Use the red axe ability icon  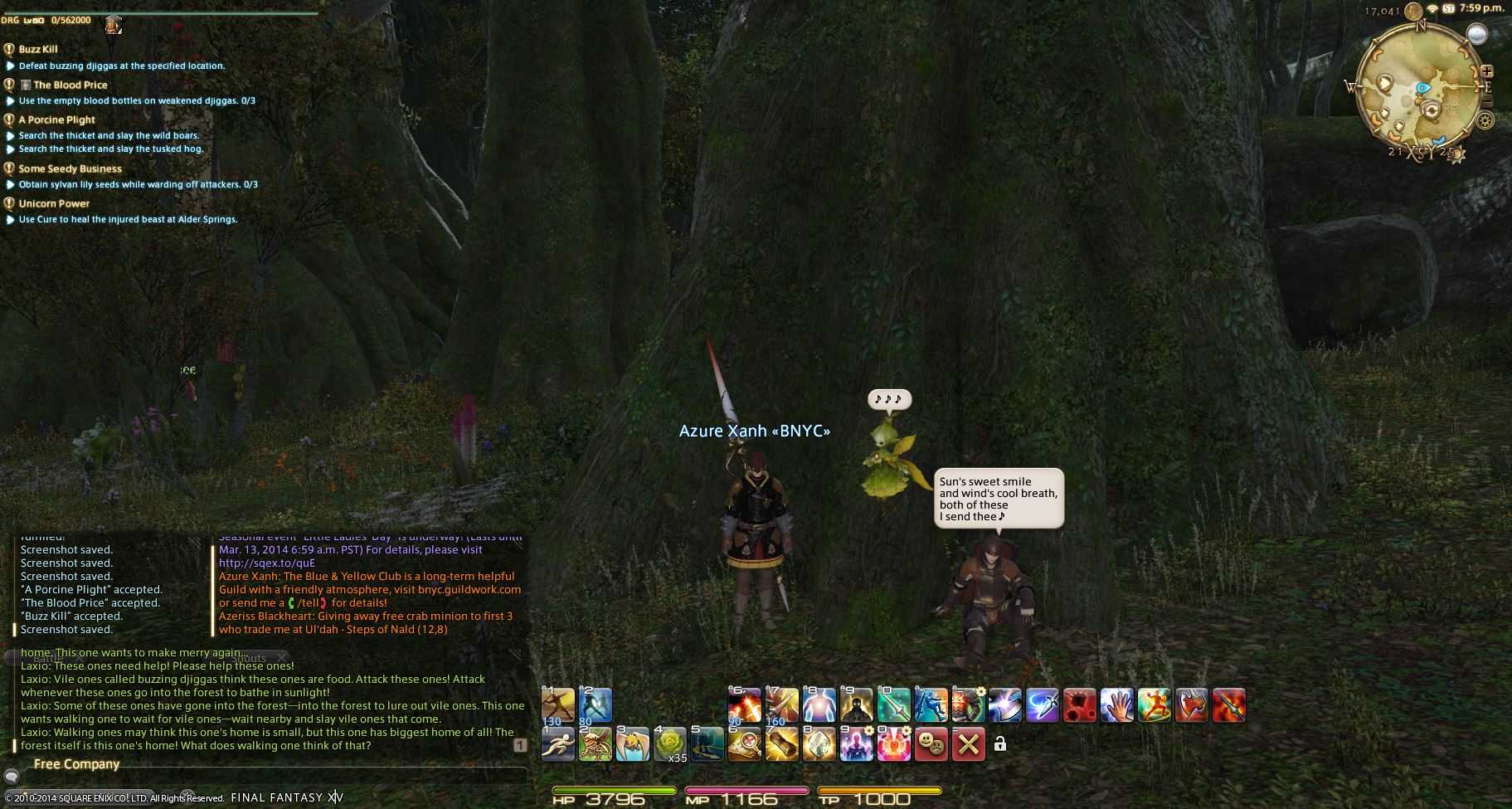[1191, 705]
